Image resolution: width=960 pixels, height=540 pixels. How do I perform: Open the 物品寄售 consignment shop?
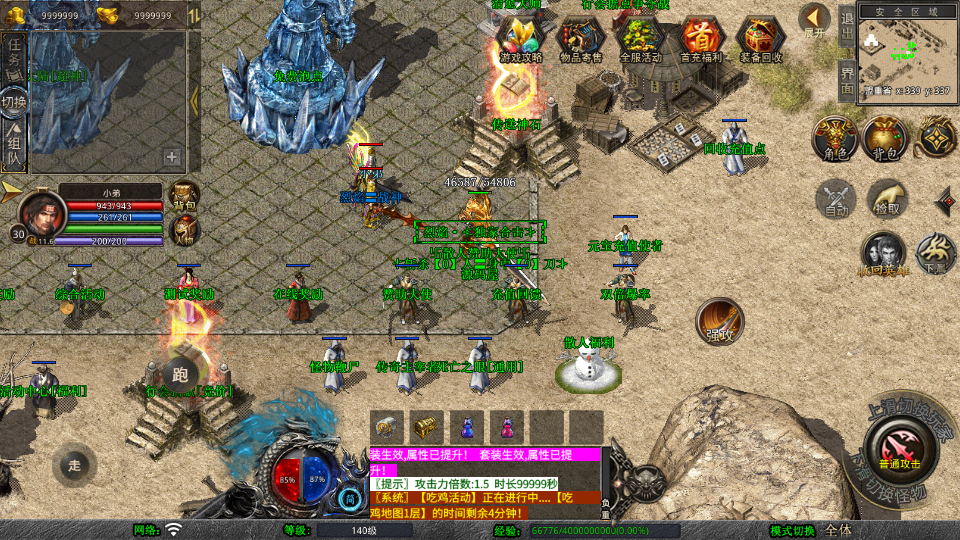(x=581, y=40)
